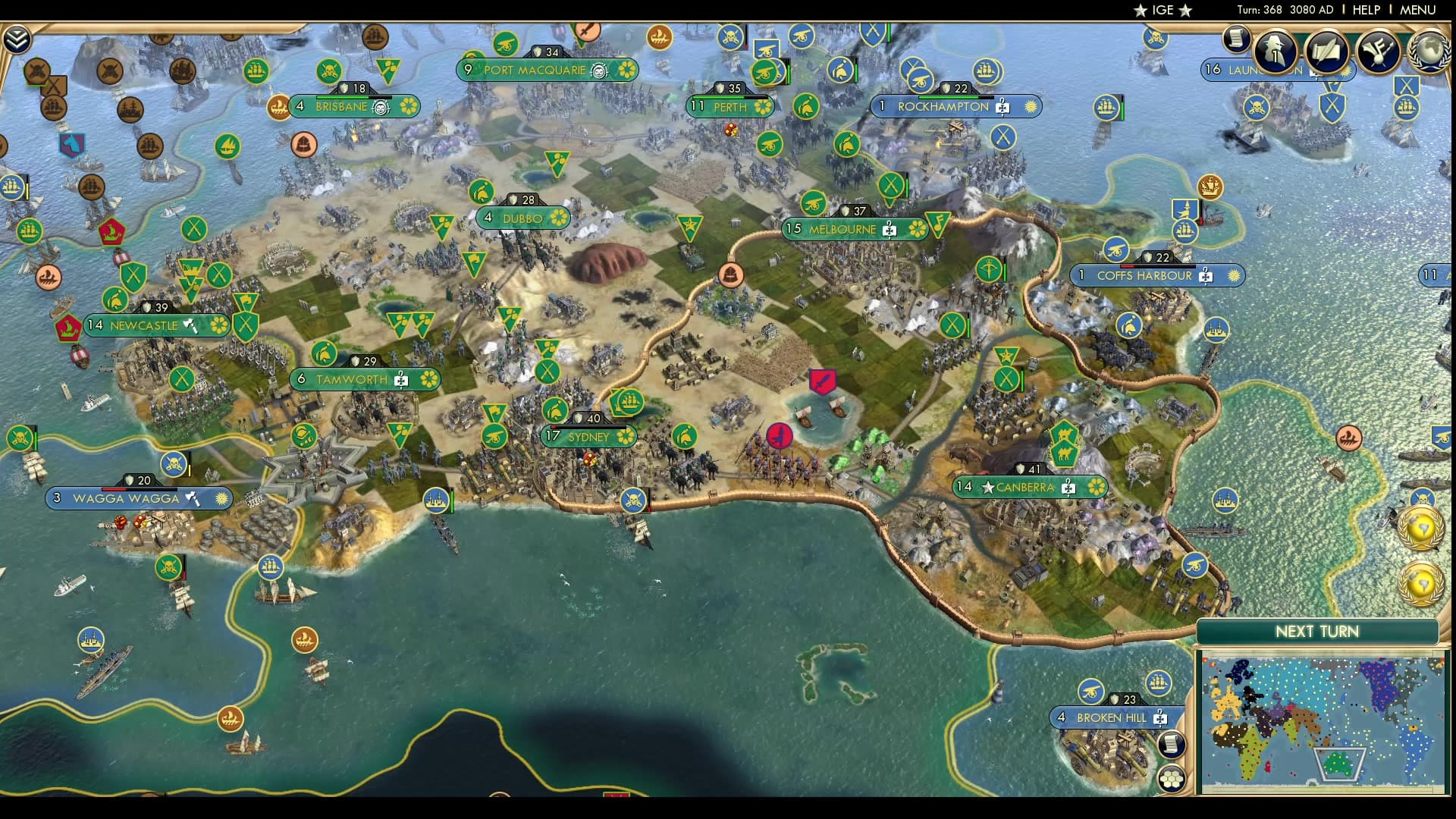1456x819 pixels.
Task: Click the Next Turn button
Action: (x=1317, y=631)
